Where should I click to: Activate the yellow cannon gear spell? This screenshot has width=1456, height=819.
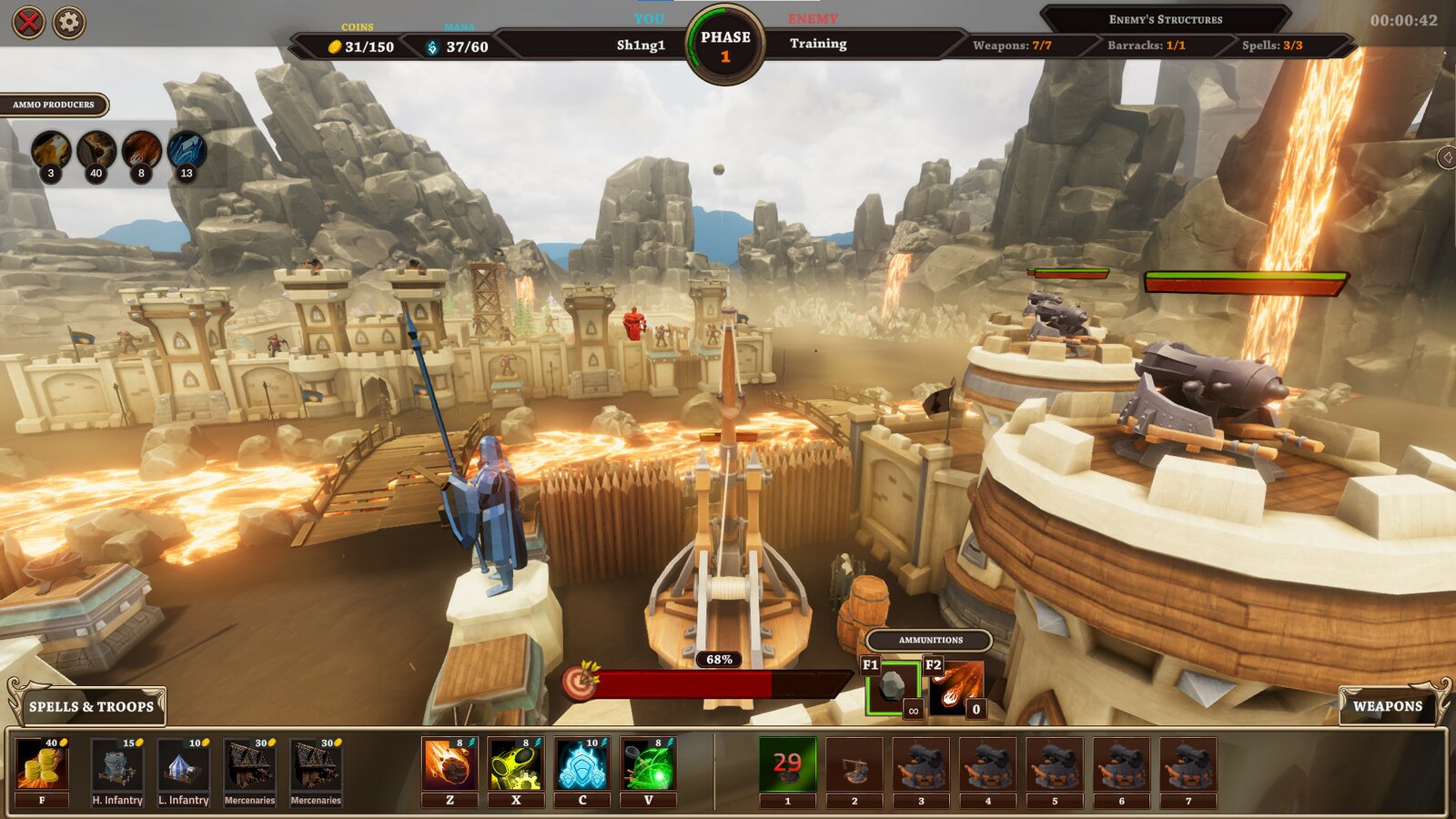pos(516,764)
